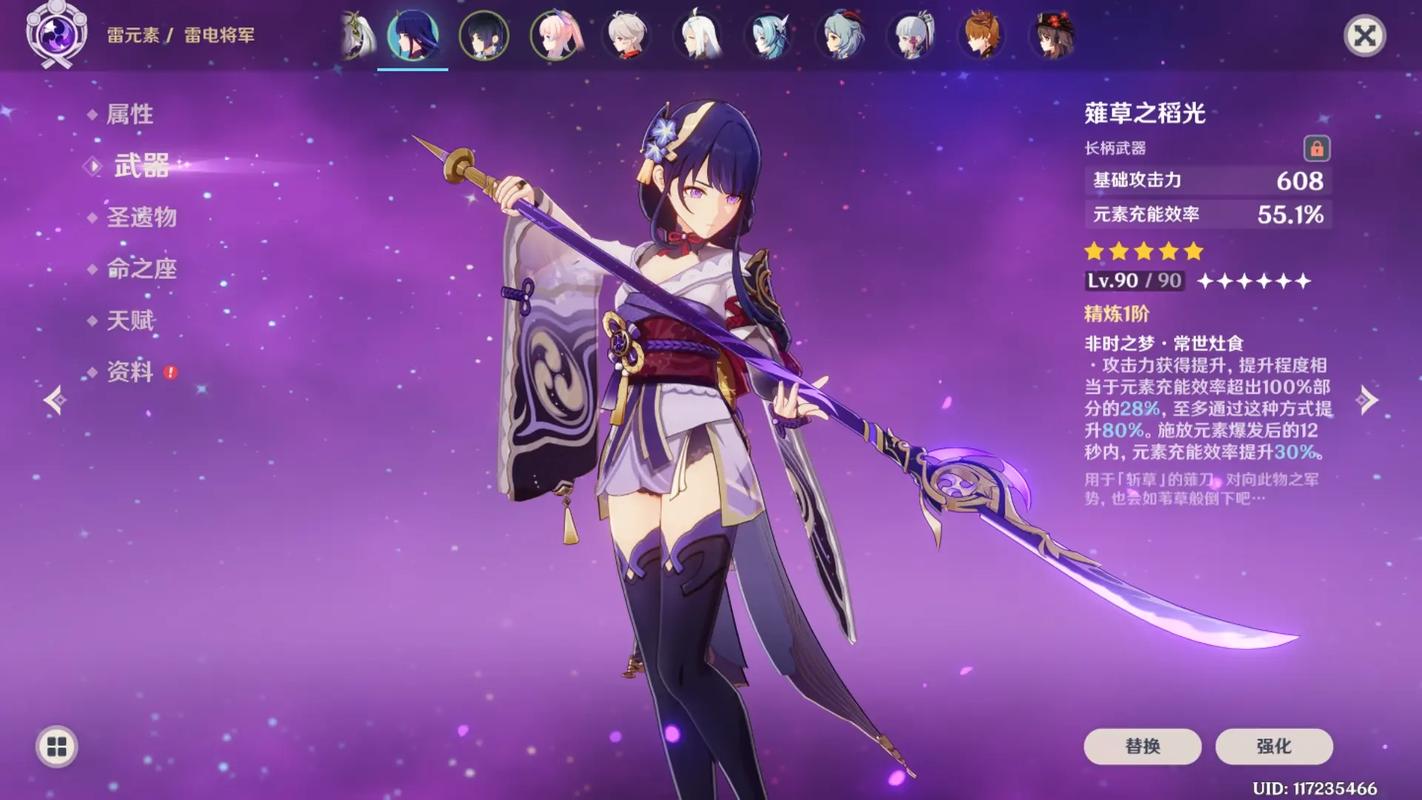Click the 强化 enhance weapon button

(1273, 746)
